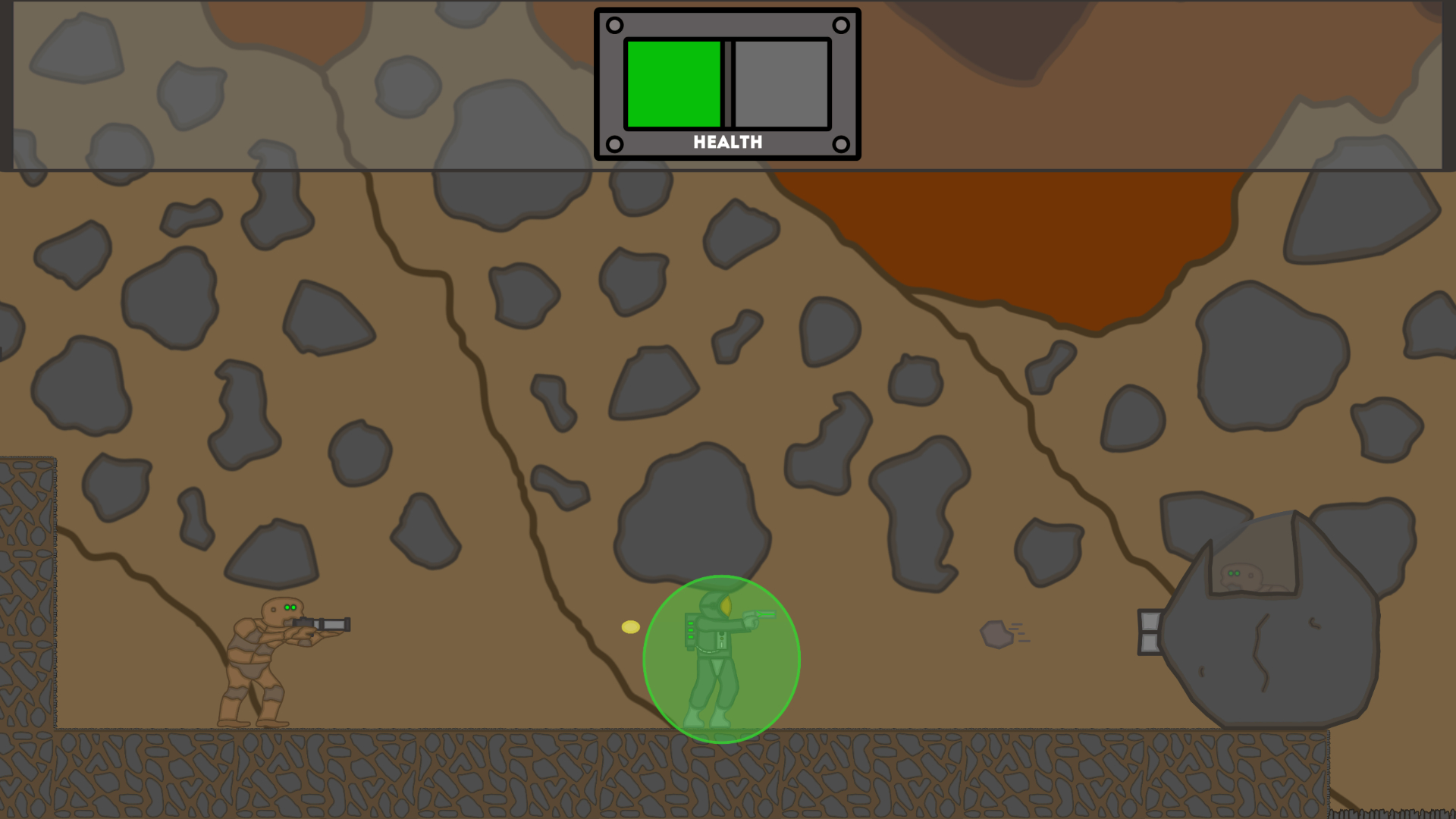Click the player's green backpack lights

pos(690,629)
